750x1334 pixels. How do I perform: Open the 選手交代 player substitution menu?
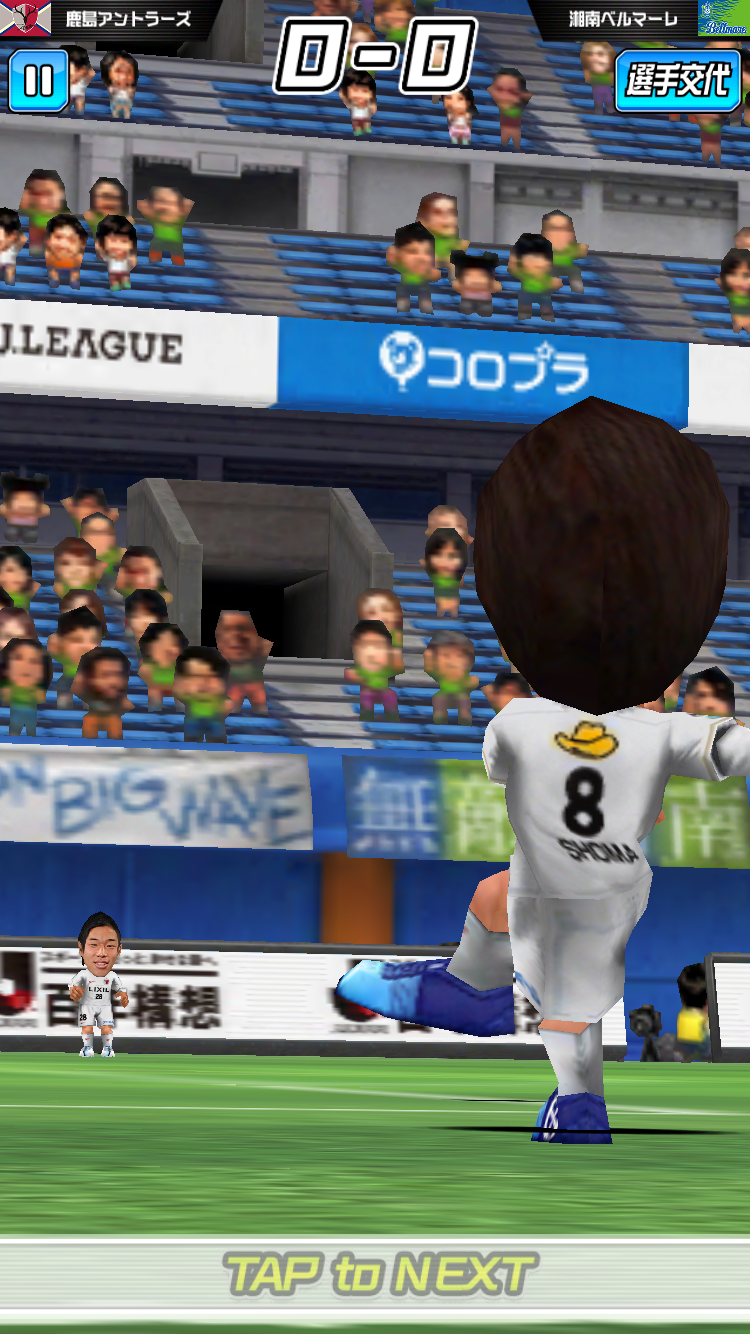(678, 80)
